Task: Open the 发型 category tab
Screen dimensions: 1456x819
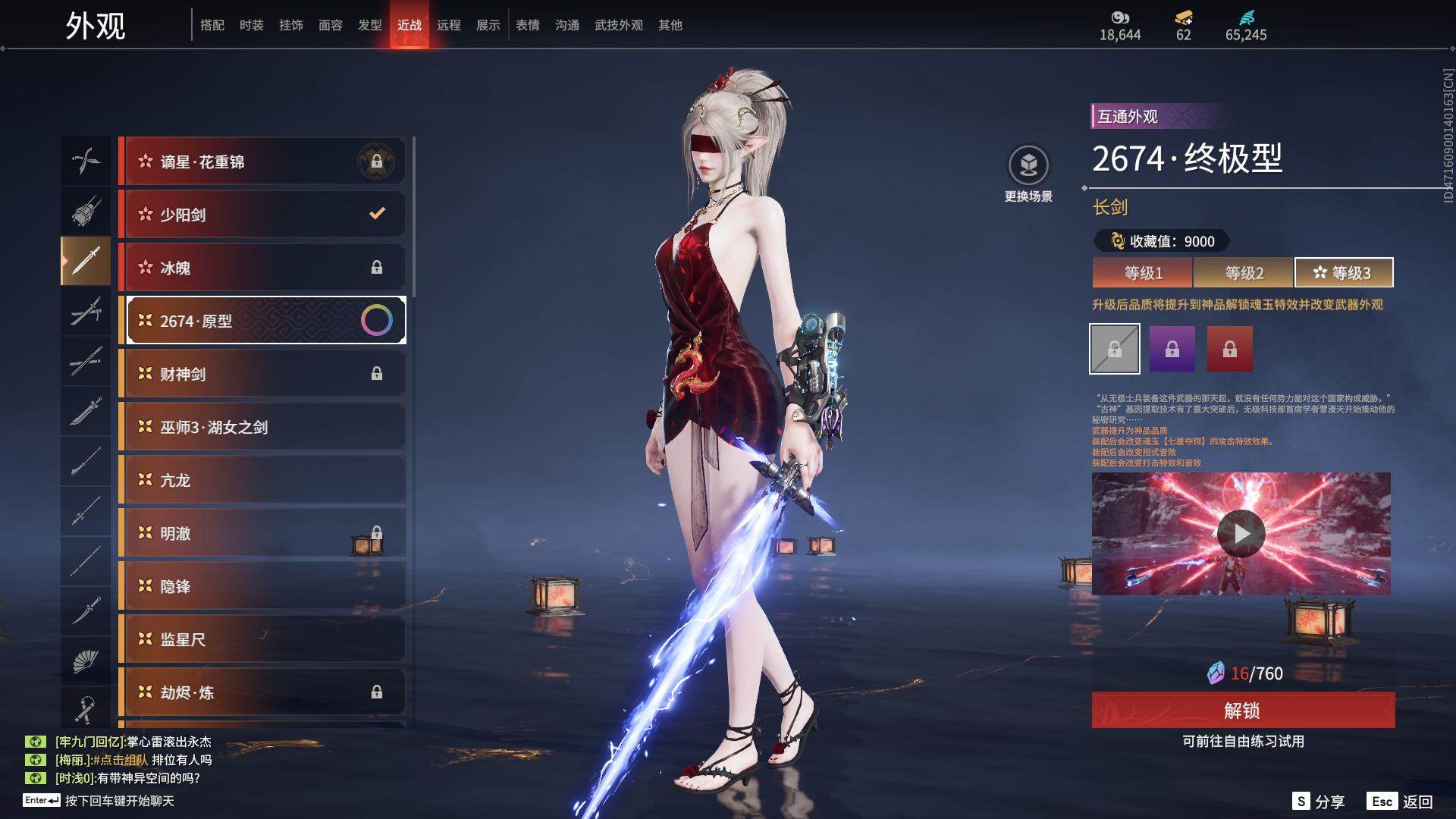Action: (x=369, y=25)
